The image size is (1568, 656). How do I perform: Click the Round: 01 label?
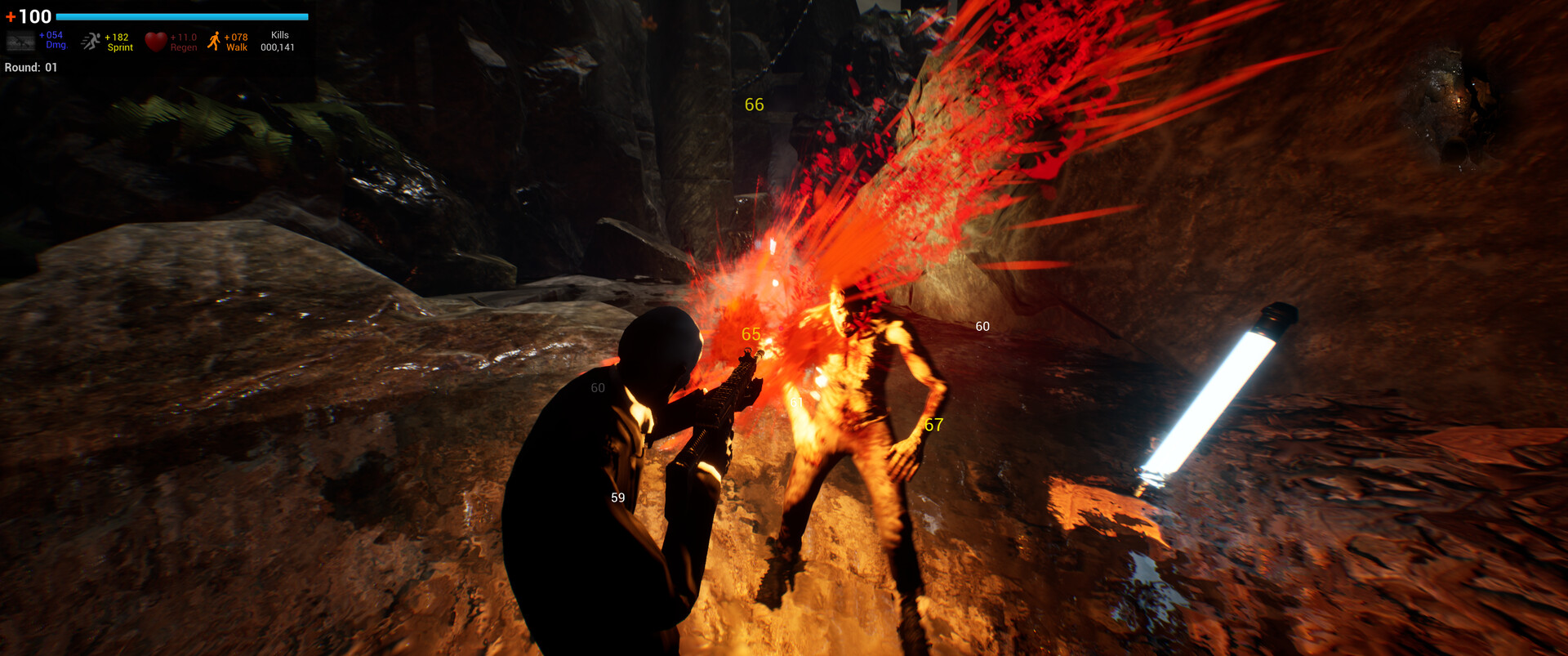pyautogui.click(x=30, y=68)
